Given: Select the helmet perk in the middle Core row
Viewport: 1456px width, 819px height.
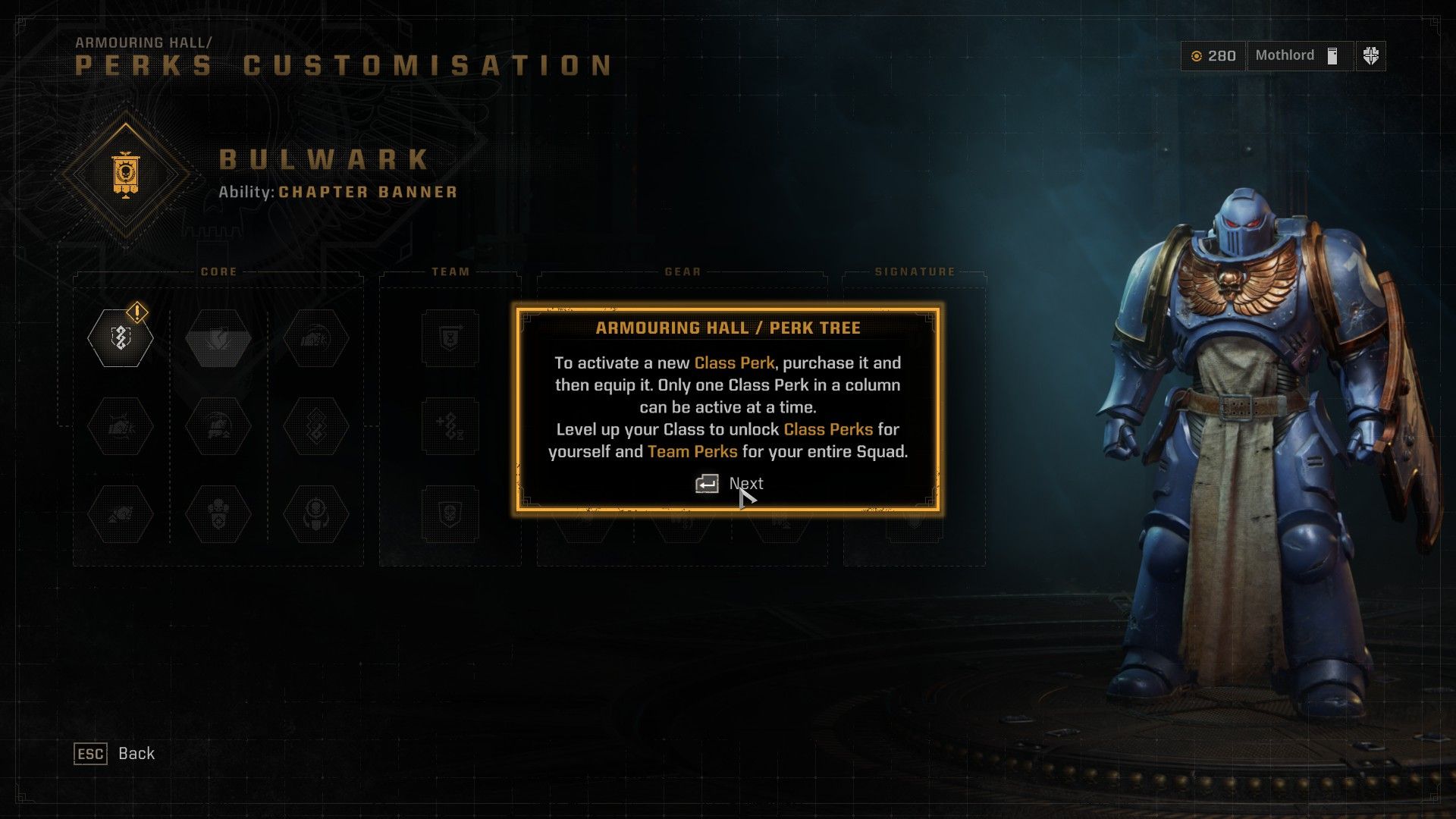Looking at the screenshot, I should (218, 427).
